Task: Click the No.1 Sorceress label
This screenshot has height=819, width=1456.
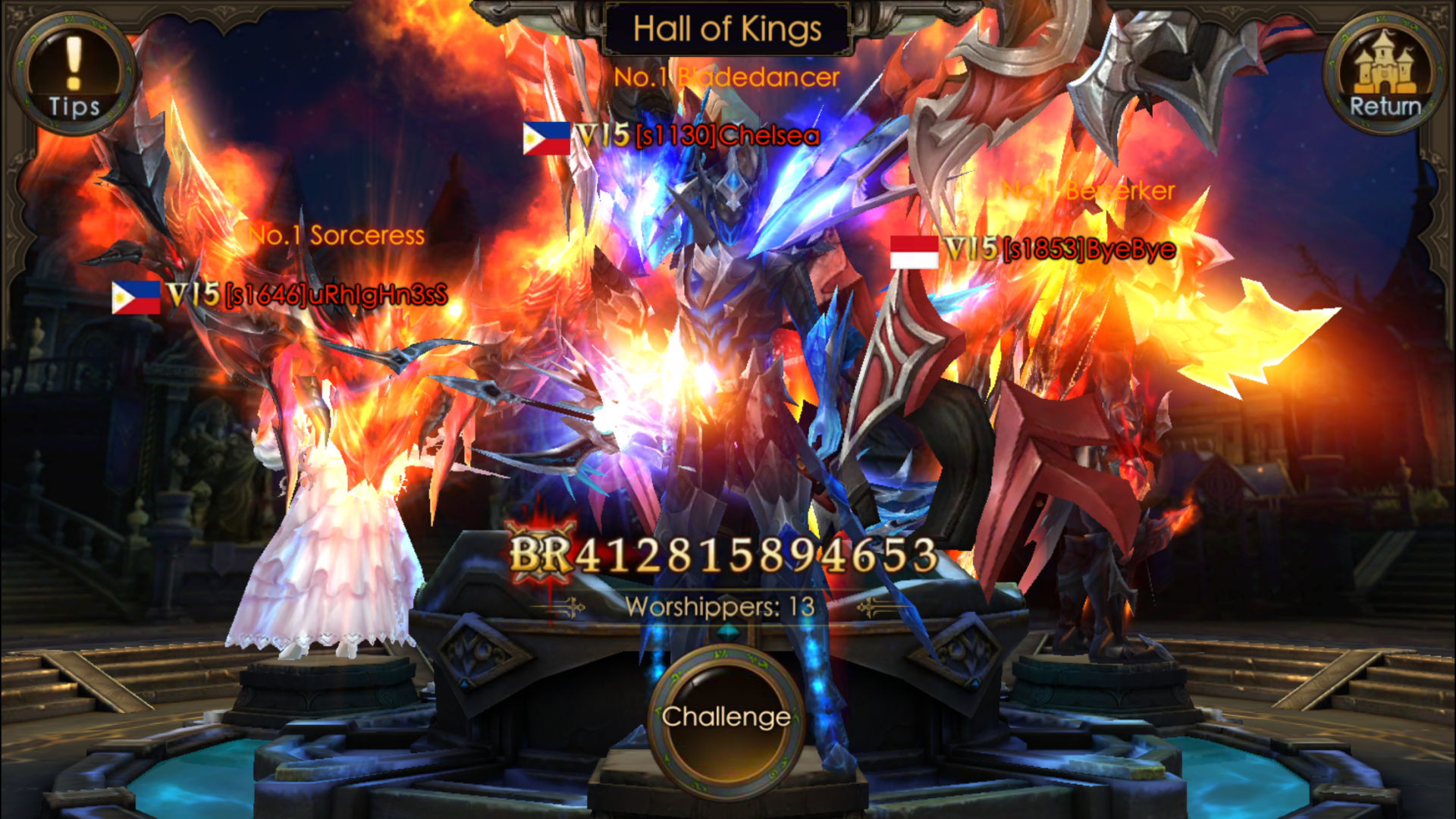Action: point(336,236)
